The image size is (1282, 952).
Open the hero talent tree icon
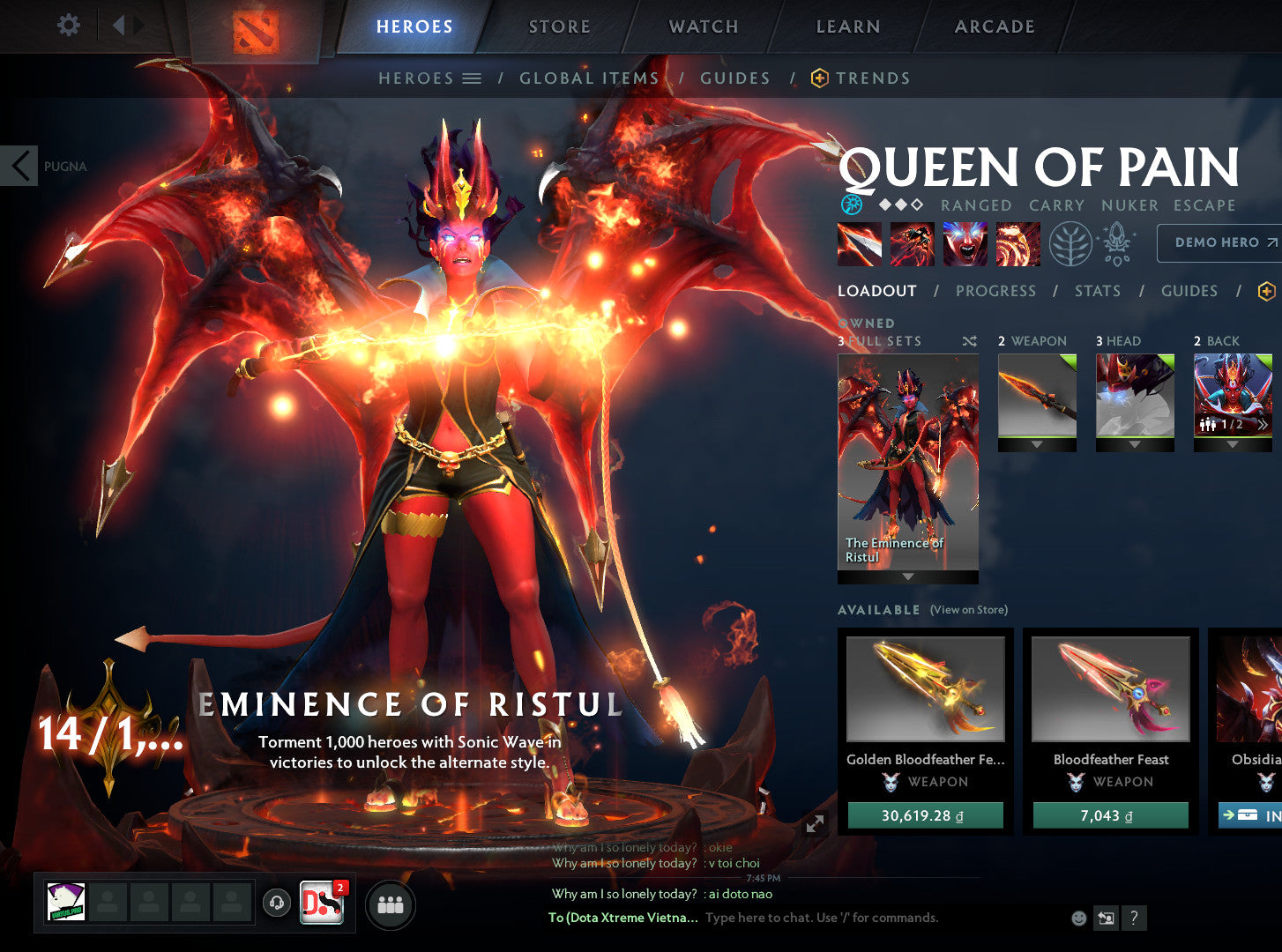(1071, 244)
